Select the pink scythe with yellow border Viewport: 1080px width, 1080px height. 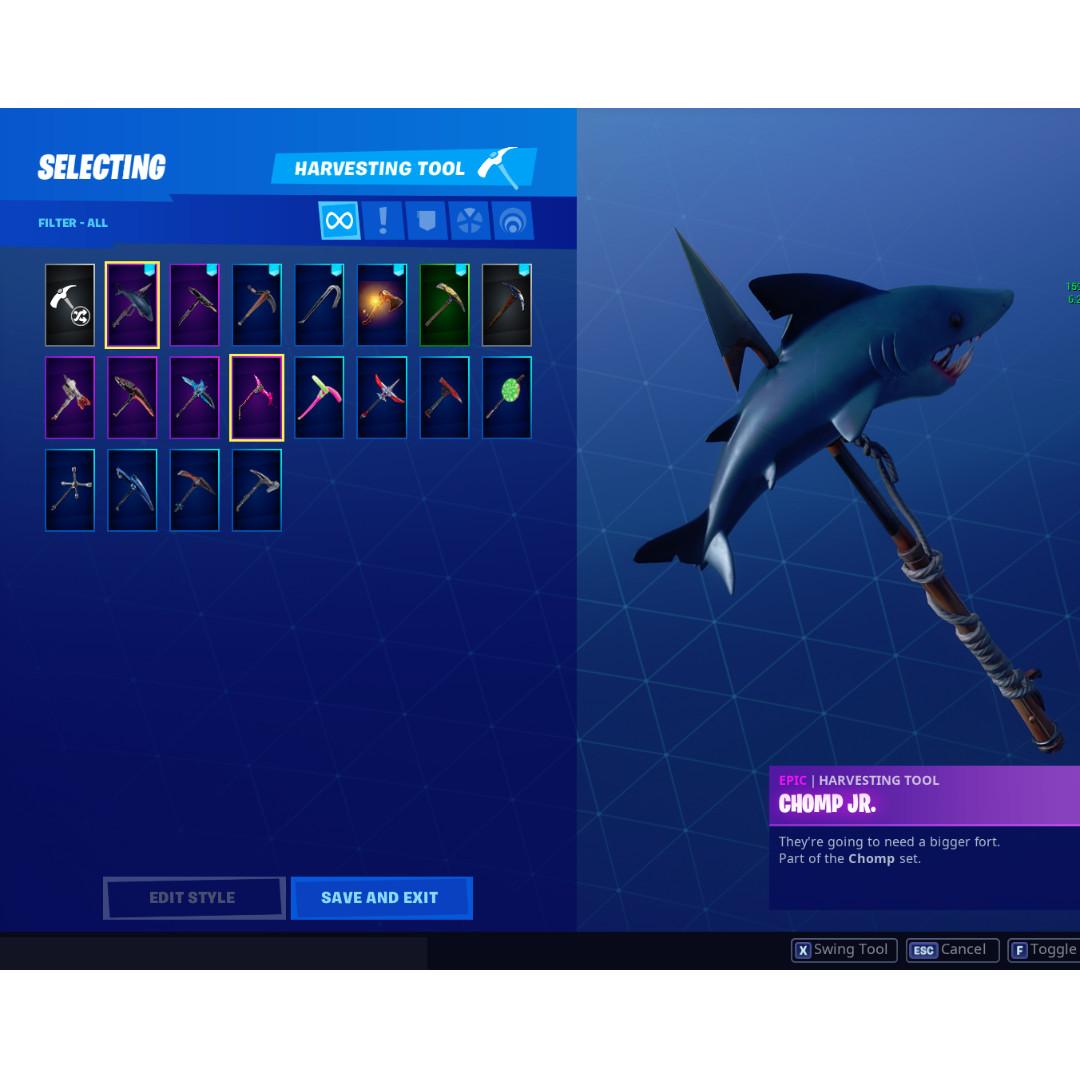257,397
